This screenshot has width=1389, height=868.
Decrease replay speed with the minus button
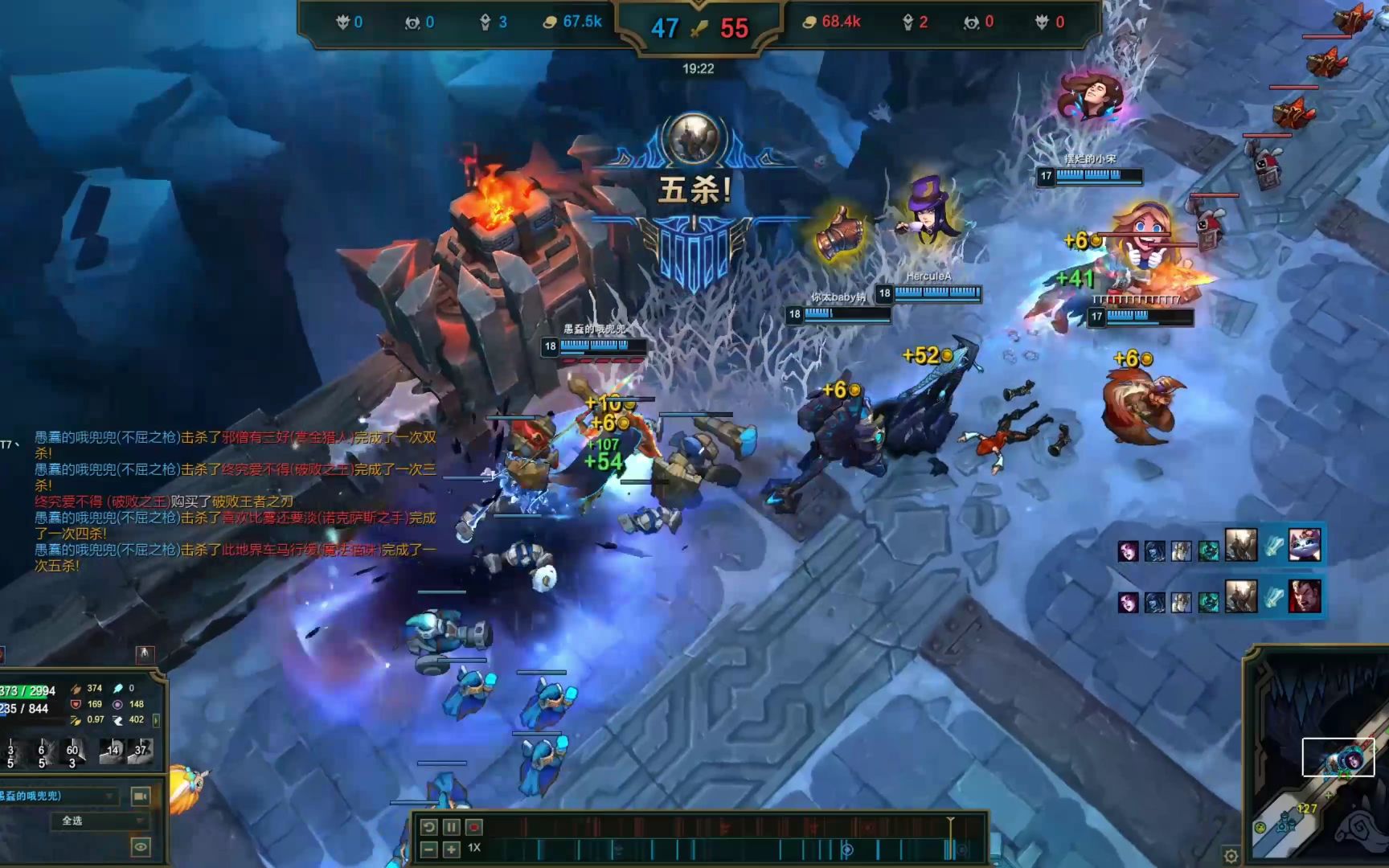click(x=429, y=849)
